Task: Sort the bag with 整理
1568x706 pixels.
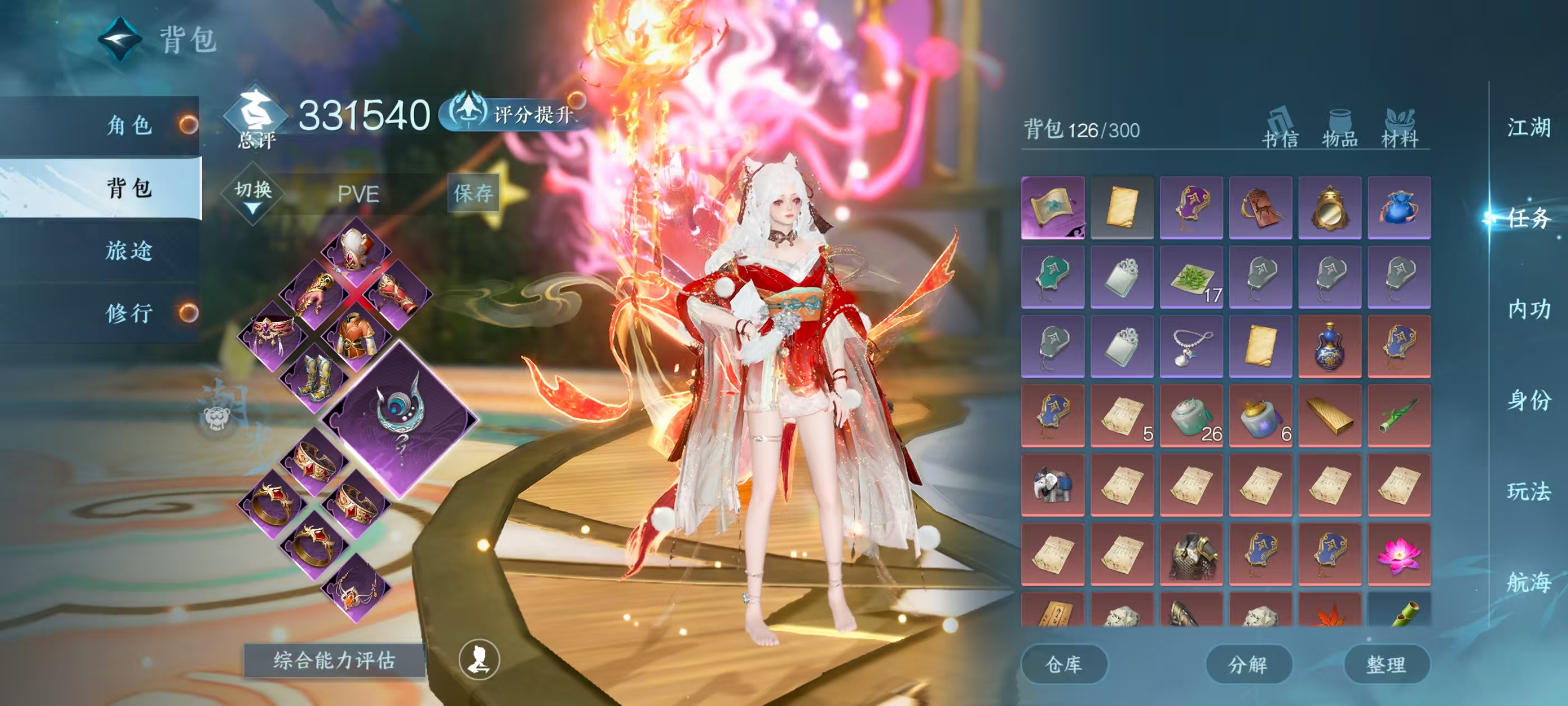Action: (1386, 664)
